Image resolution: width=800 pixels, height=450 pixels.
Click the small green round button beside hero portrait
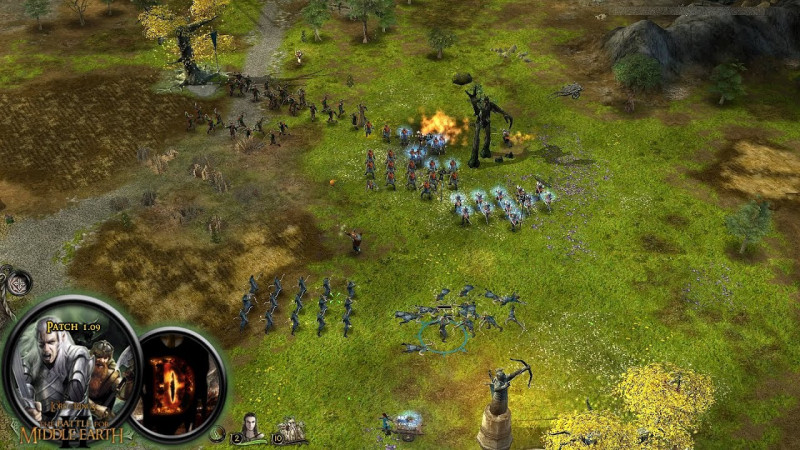216,434
